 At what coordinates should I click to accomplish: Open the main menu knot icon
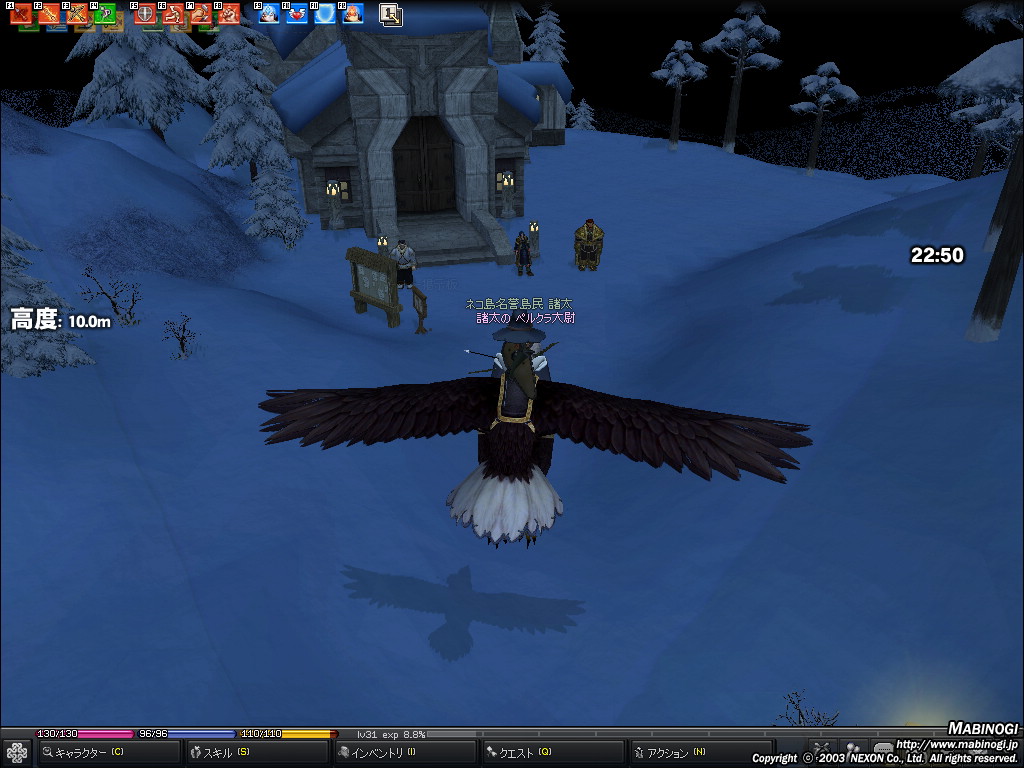tap(17, 752)
